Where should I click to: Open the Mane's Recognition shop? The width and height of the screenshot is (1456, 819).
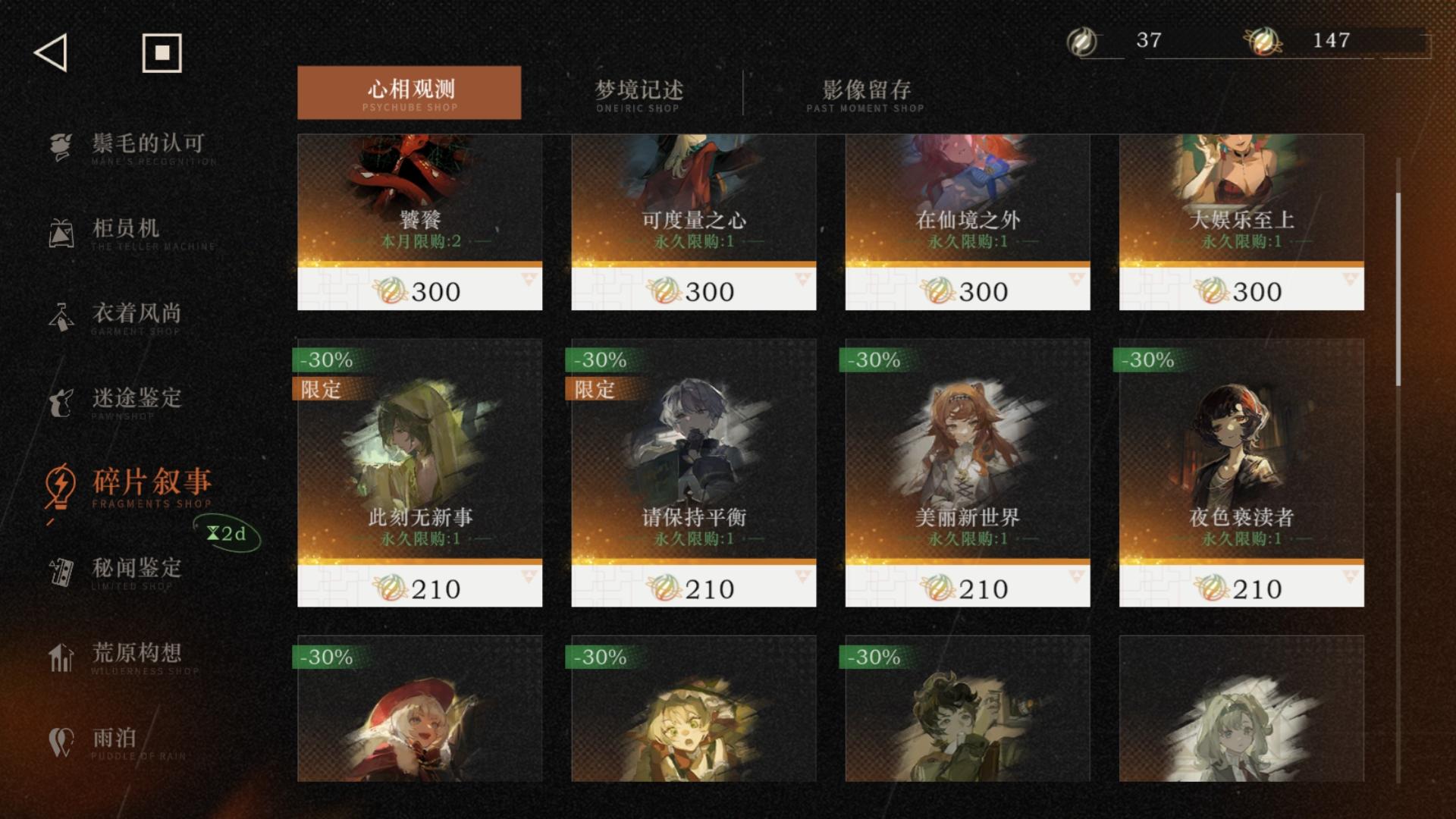pos(136,148)
